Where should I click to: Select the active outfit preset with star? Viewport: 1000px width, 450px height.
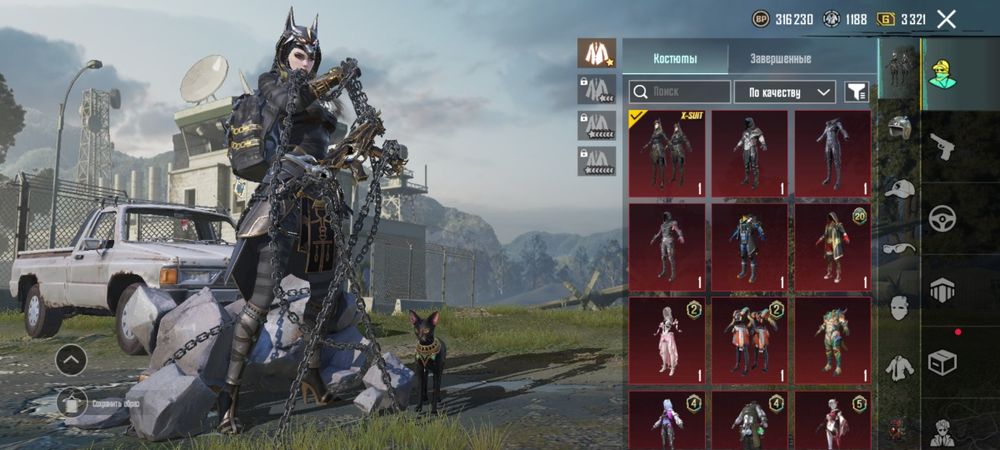(x=596, y=53)
